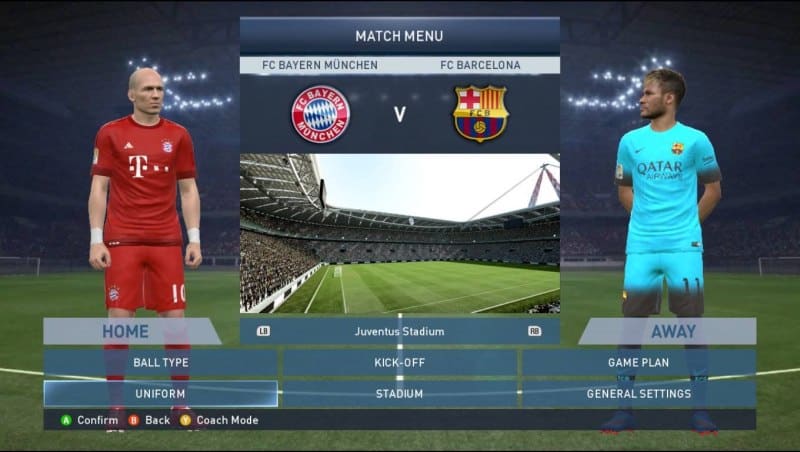Open General Settings
800x452 pixels.
coord(638,394)
